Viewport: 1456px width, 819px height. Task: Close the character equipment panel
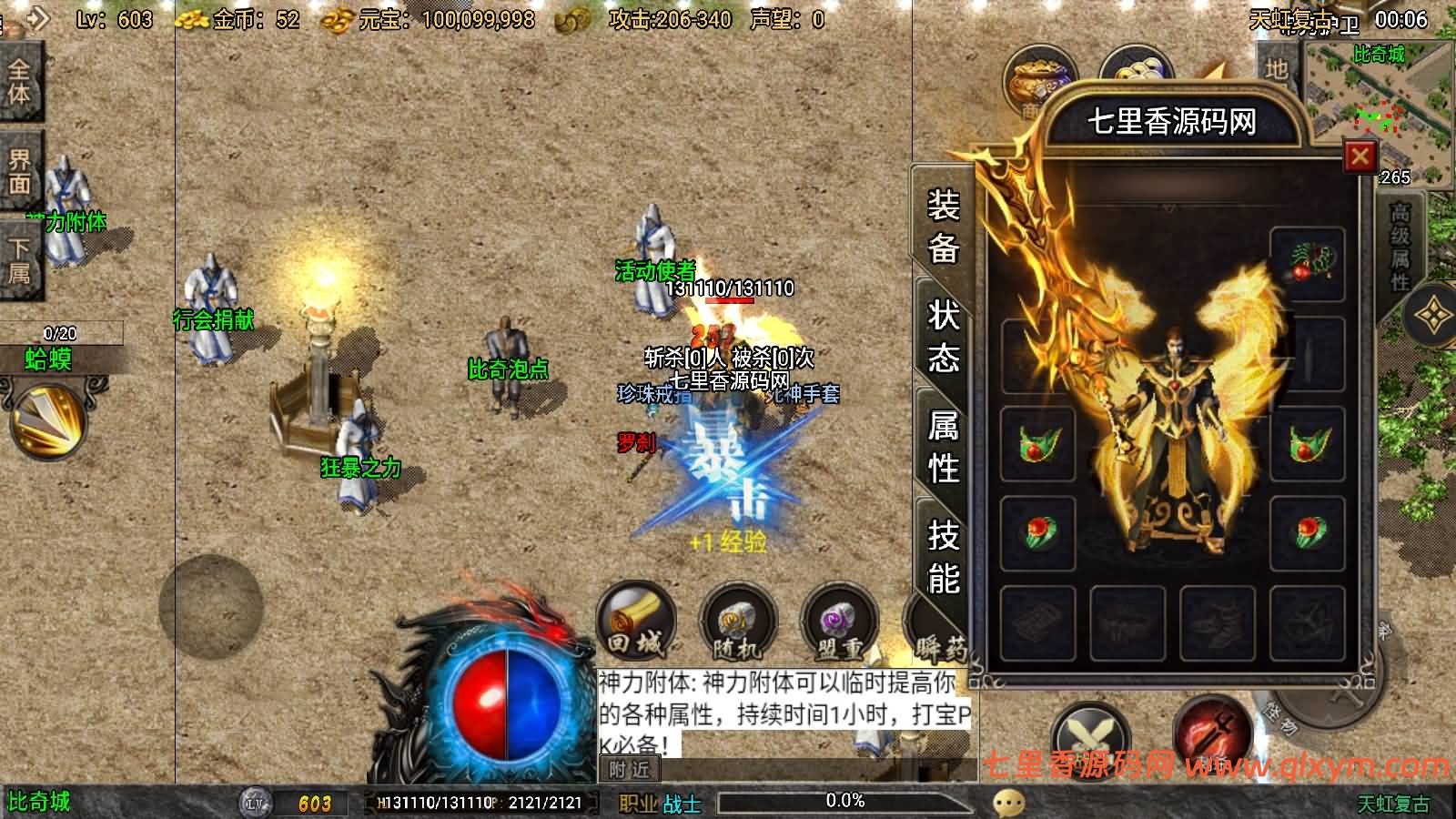pyautogui.click(x=1360, y=157)
